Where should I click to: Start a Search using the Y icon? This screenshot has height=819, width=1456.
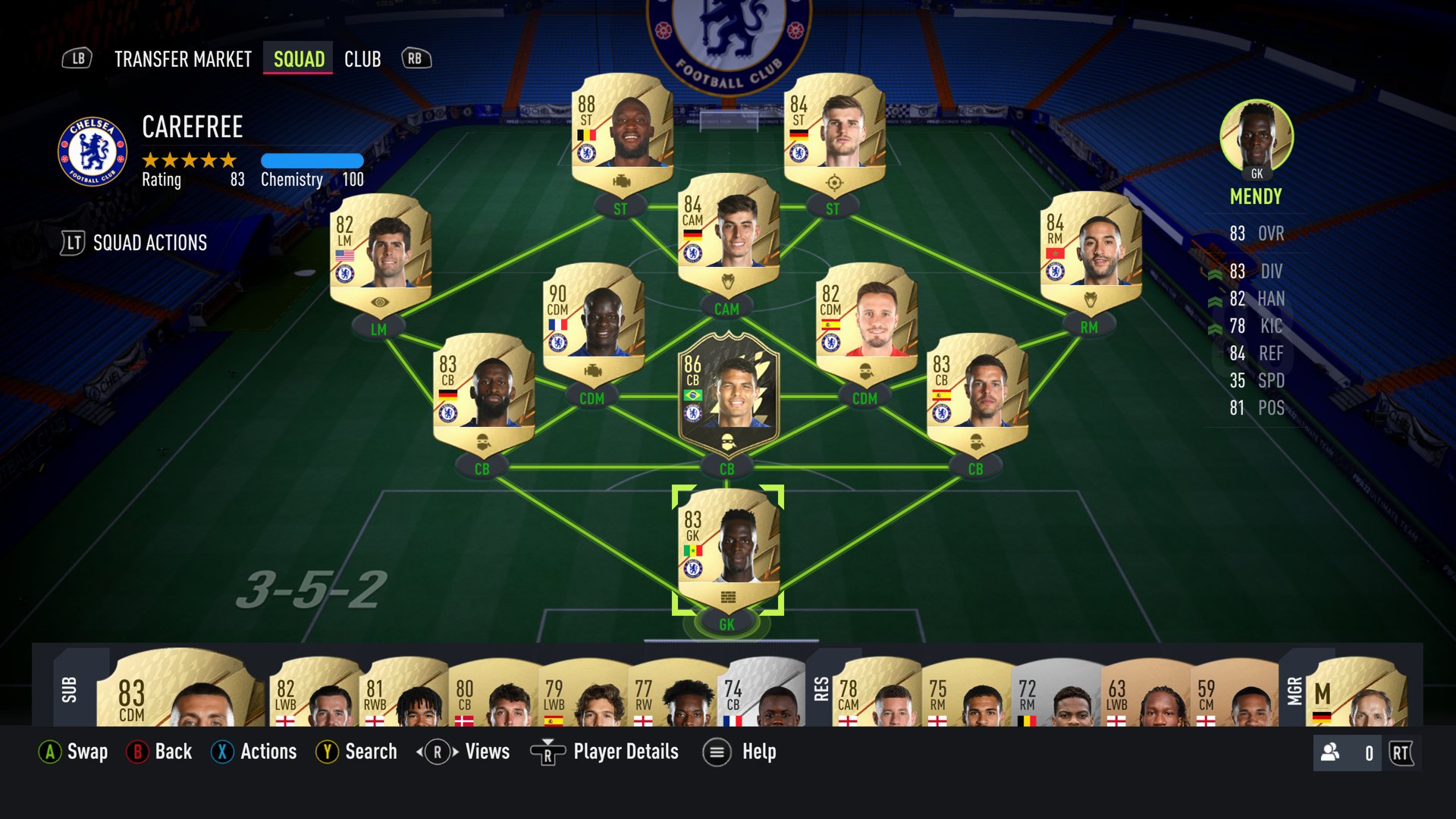coord(327,752)
